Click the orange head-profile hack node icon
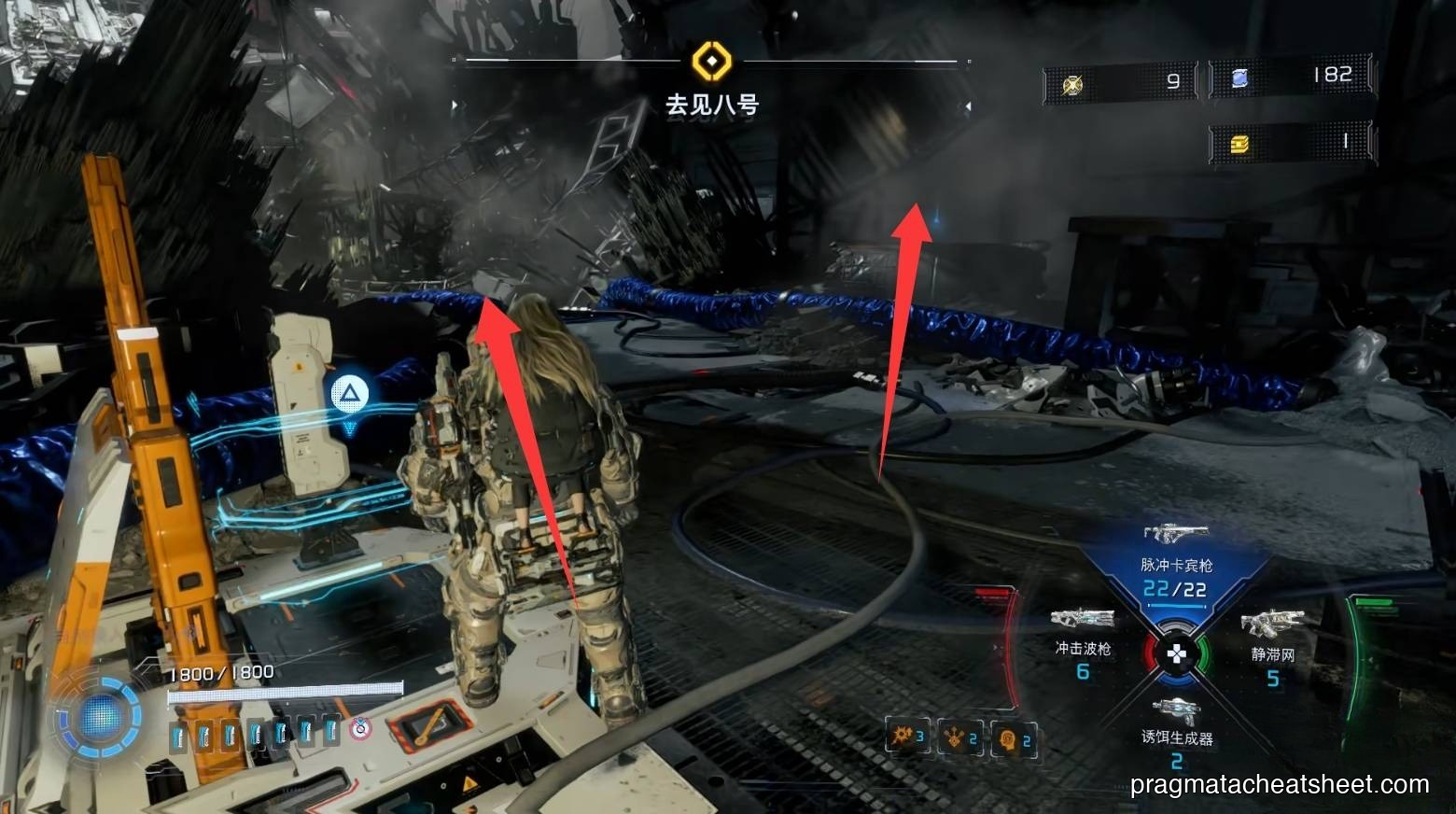 pos(1012,738)
